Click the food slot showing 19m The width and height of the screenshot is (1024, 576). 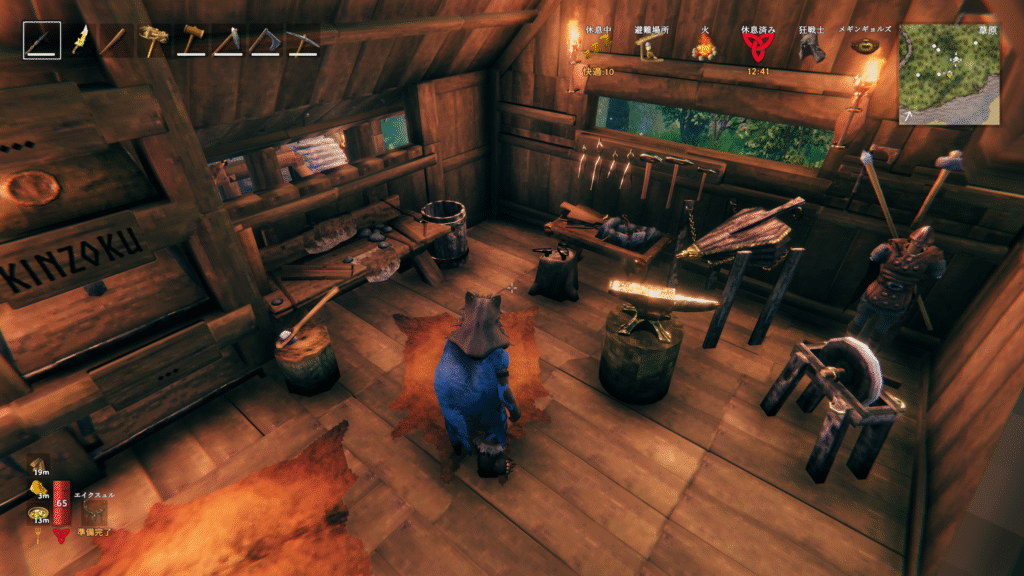(36, 465)
